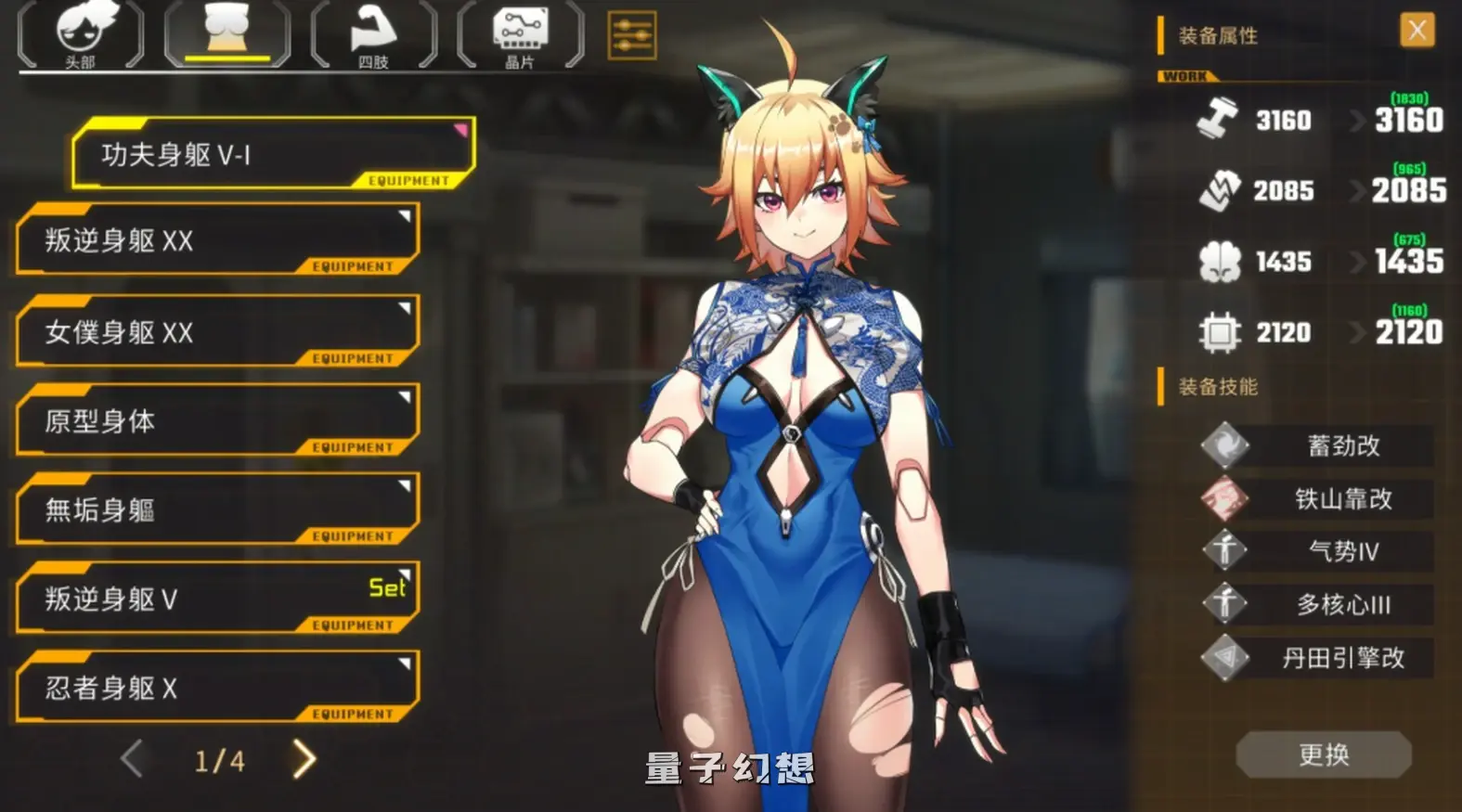This screenshot has height=812, width=1462.
Task: Go to the next page with the right arrow
Action: pyautogui.click(x=302, y=759)
